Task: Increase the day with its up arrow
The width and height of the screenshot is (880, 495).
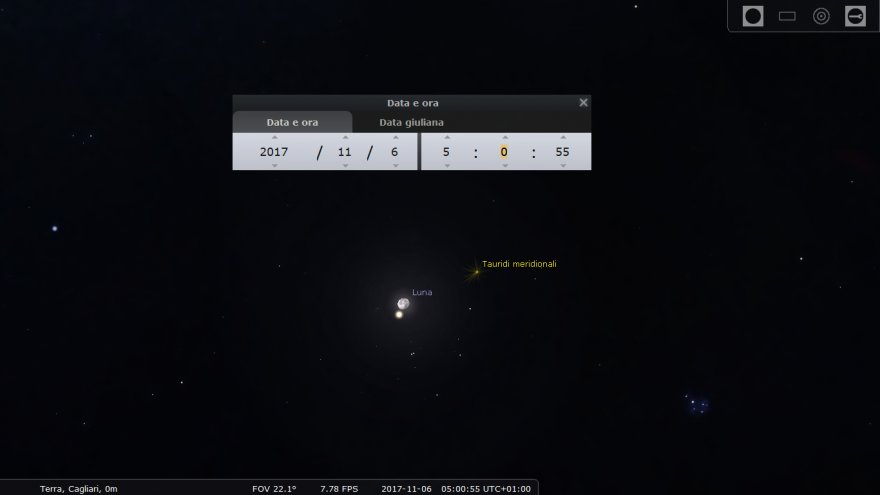Action: (x=394, y=137)
